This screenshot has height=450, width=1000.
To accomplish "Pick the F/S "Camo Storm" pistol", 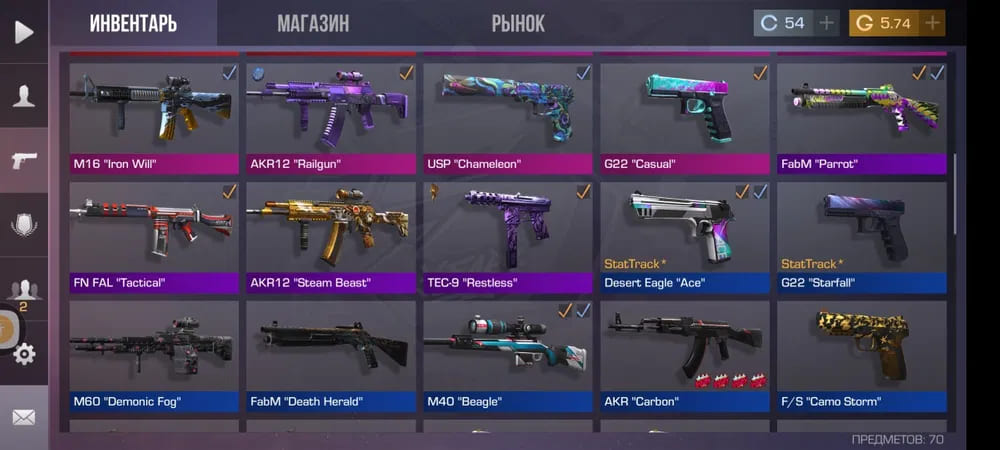I will (862, 356).
